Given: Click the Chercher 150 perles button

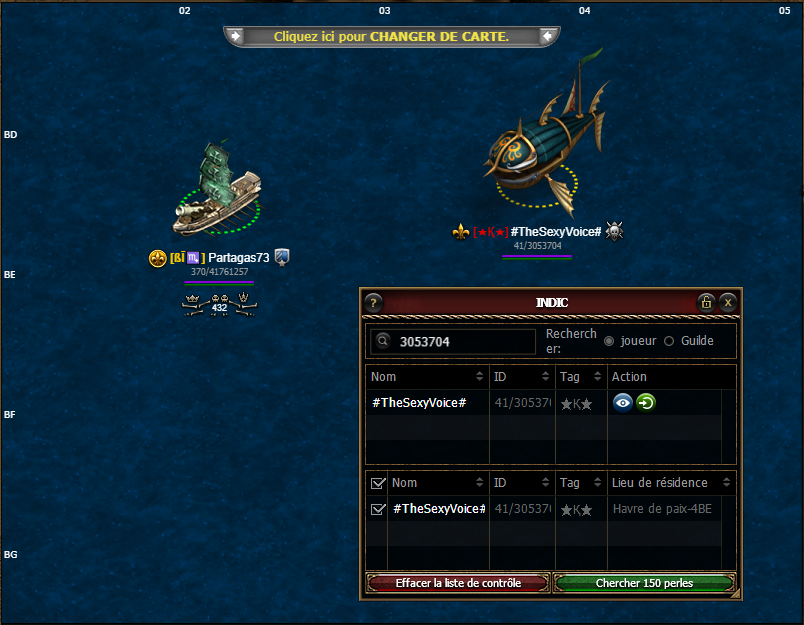Looking at the screenshot, I should coord(644,583).
